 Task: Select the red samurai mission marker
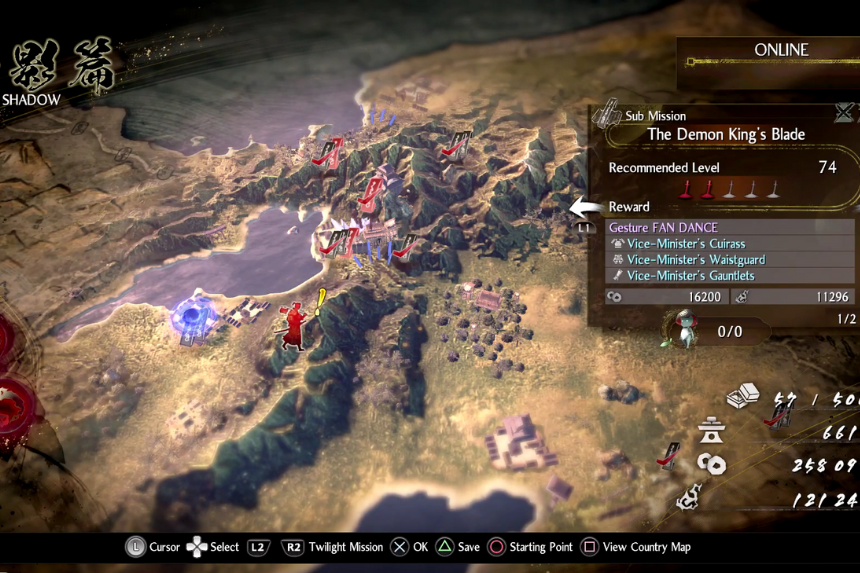pos(292,325)
